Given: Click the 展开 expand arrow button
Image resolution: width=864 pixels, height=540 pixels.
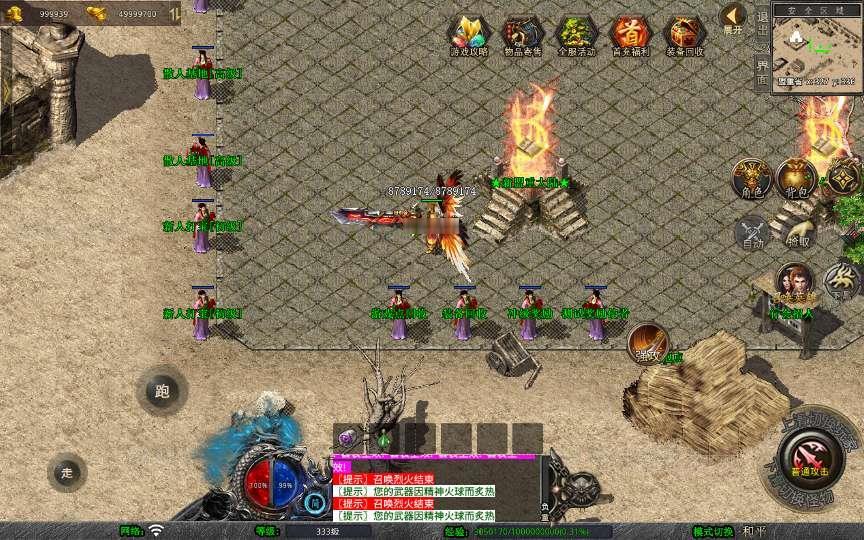Looking at the screenshot, I should coord(733,18).
